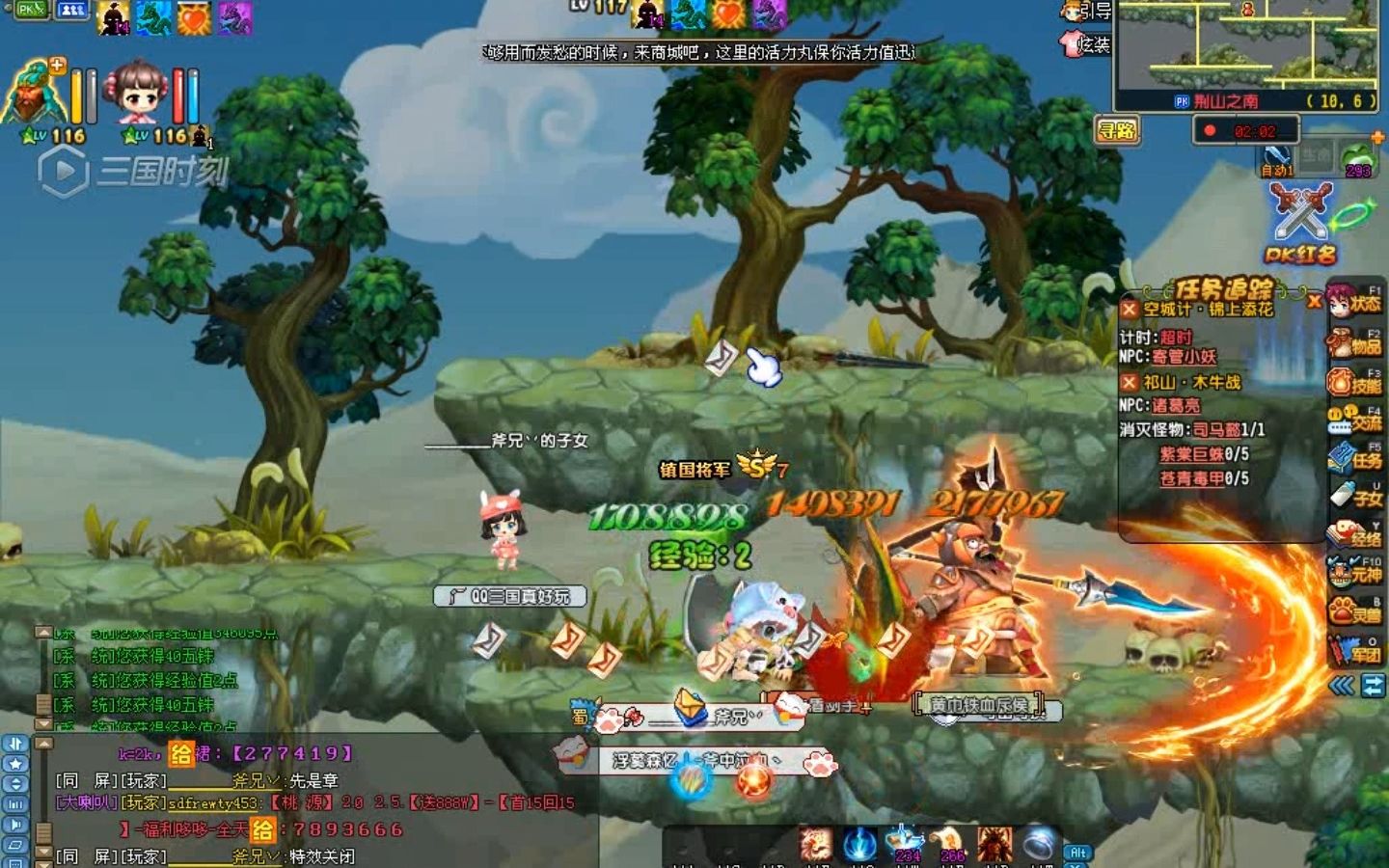Open the 经络 meridian panel
This screenshot has height=868, width=1389.
[x=1356, y=535]
